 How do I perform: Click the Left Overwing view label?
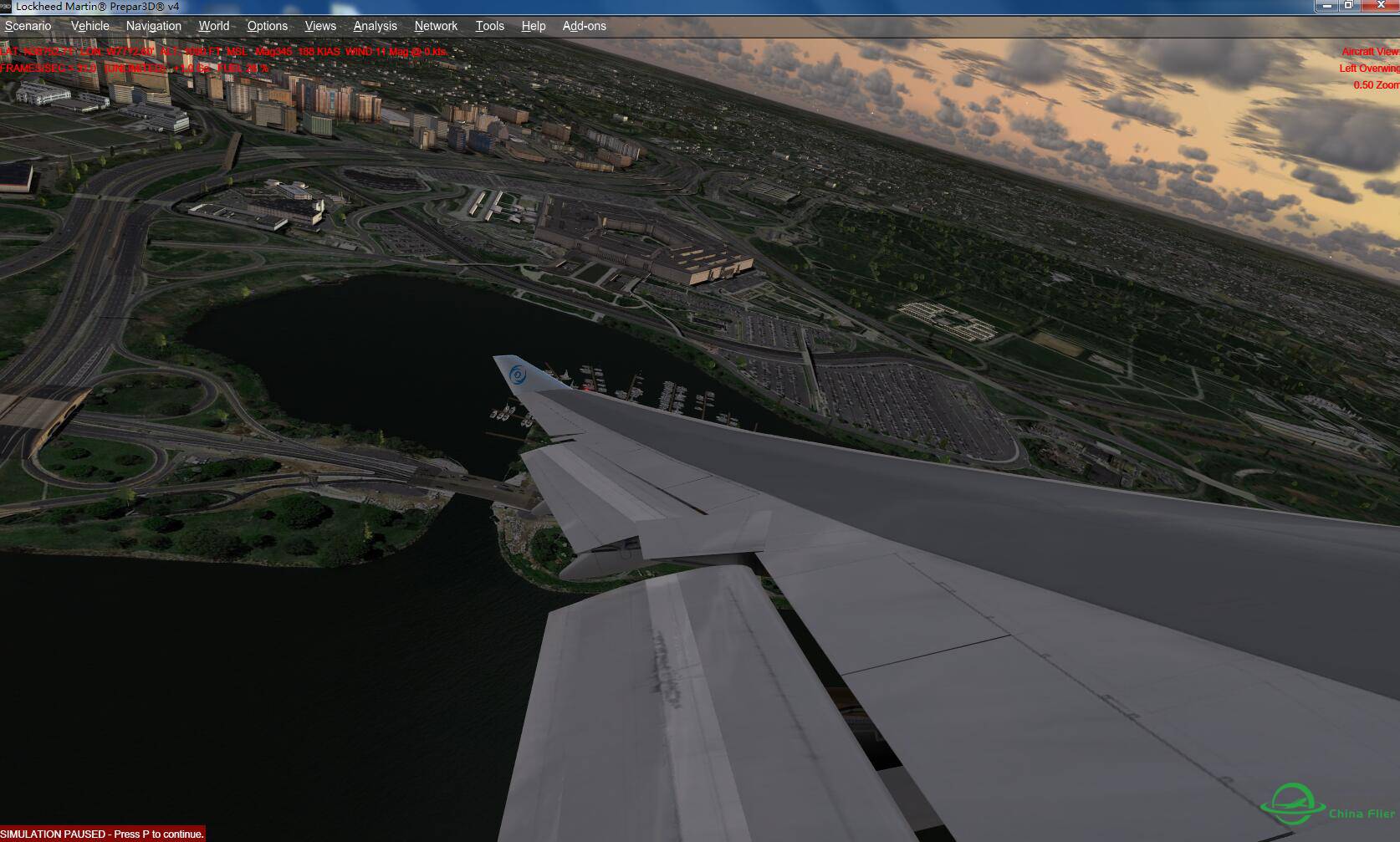pos(1370,68)
